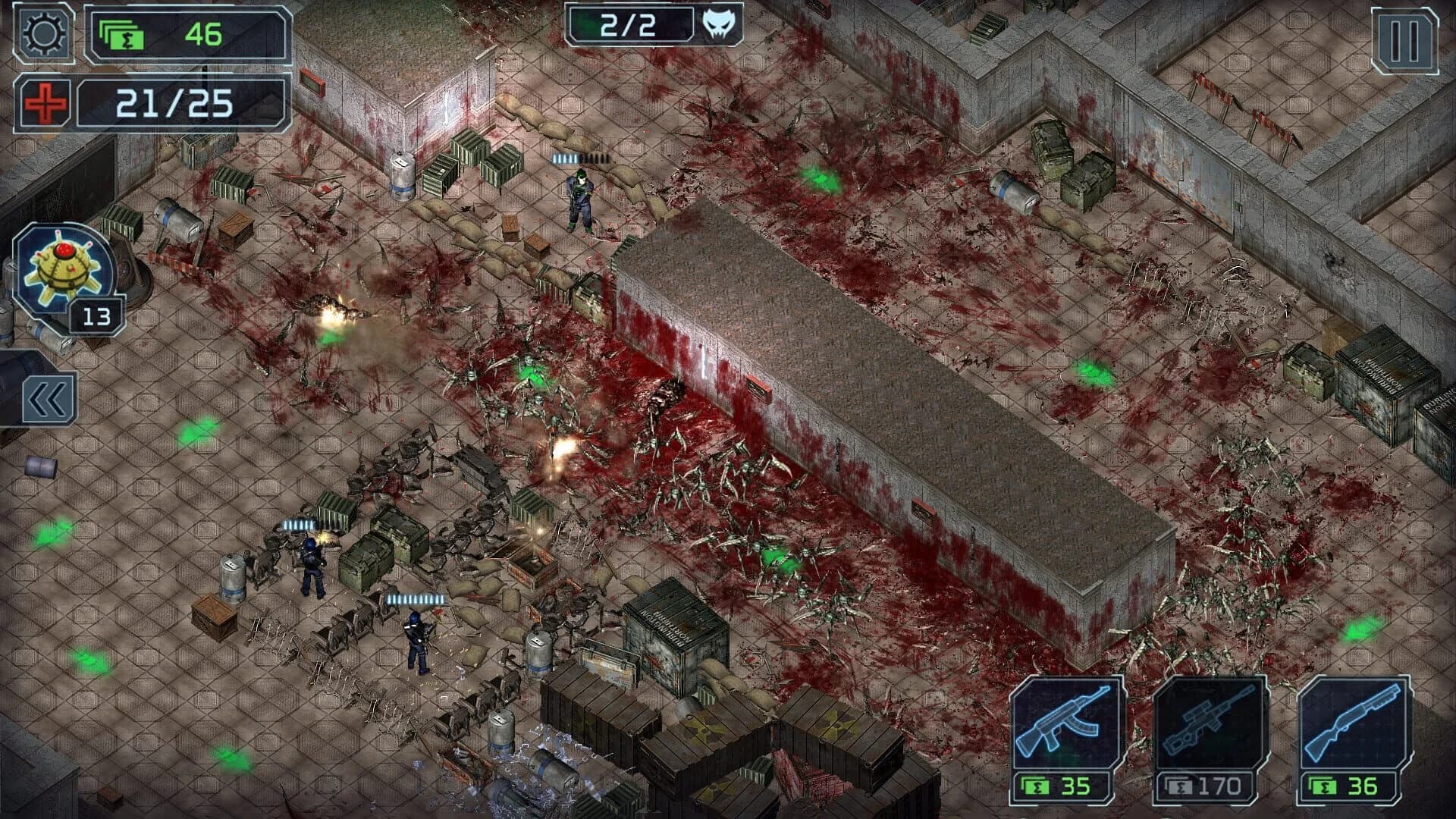Click the skull enemy counter icon
Image resolution: width=1456 pixels, height=819 pixels.
coord(720,24)
